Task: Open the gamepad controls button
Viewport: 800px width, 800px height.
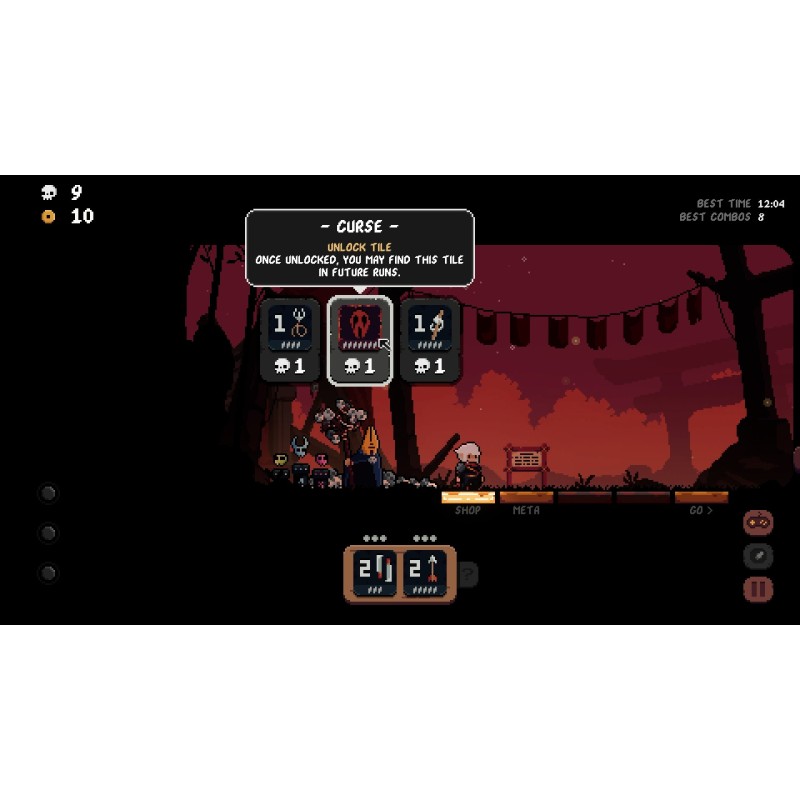Action: (757, 523)
